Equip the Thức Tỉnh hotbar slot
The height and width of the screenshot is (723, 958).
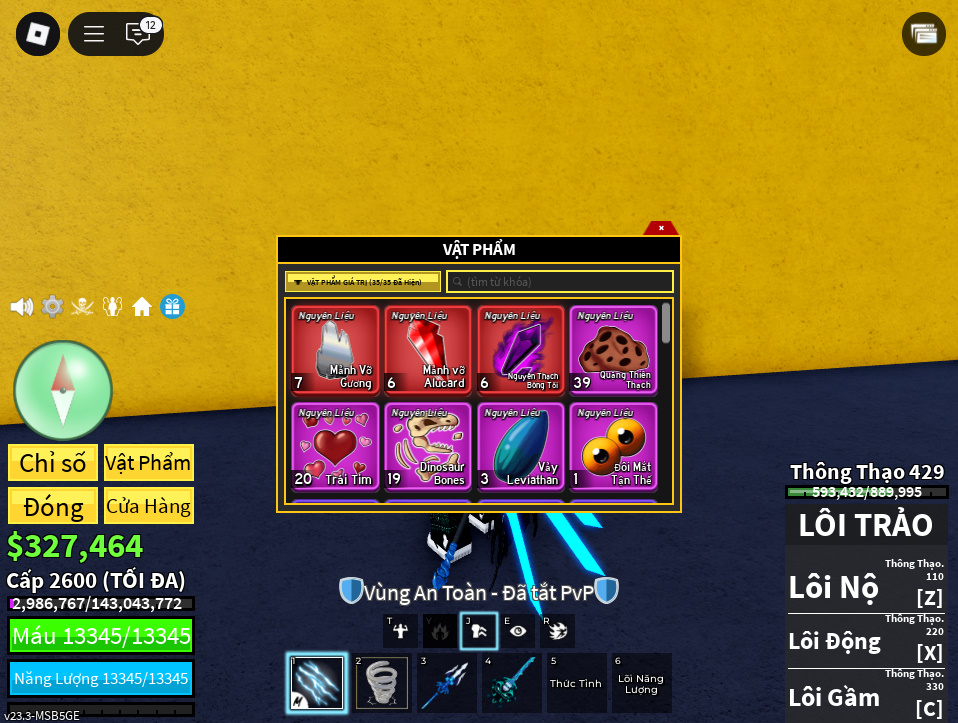coord(577,683)
